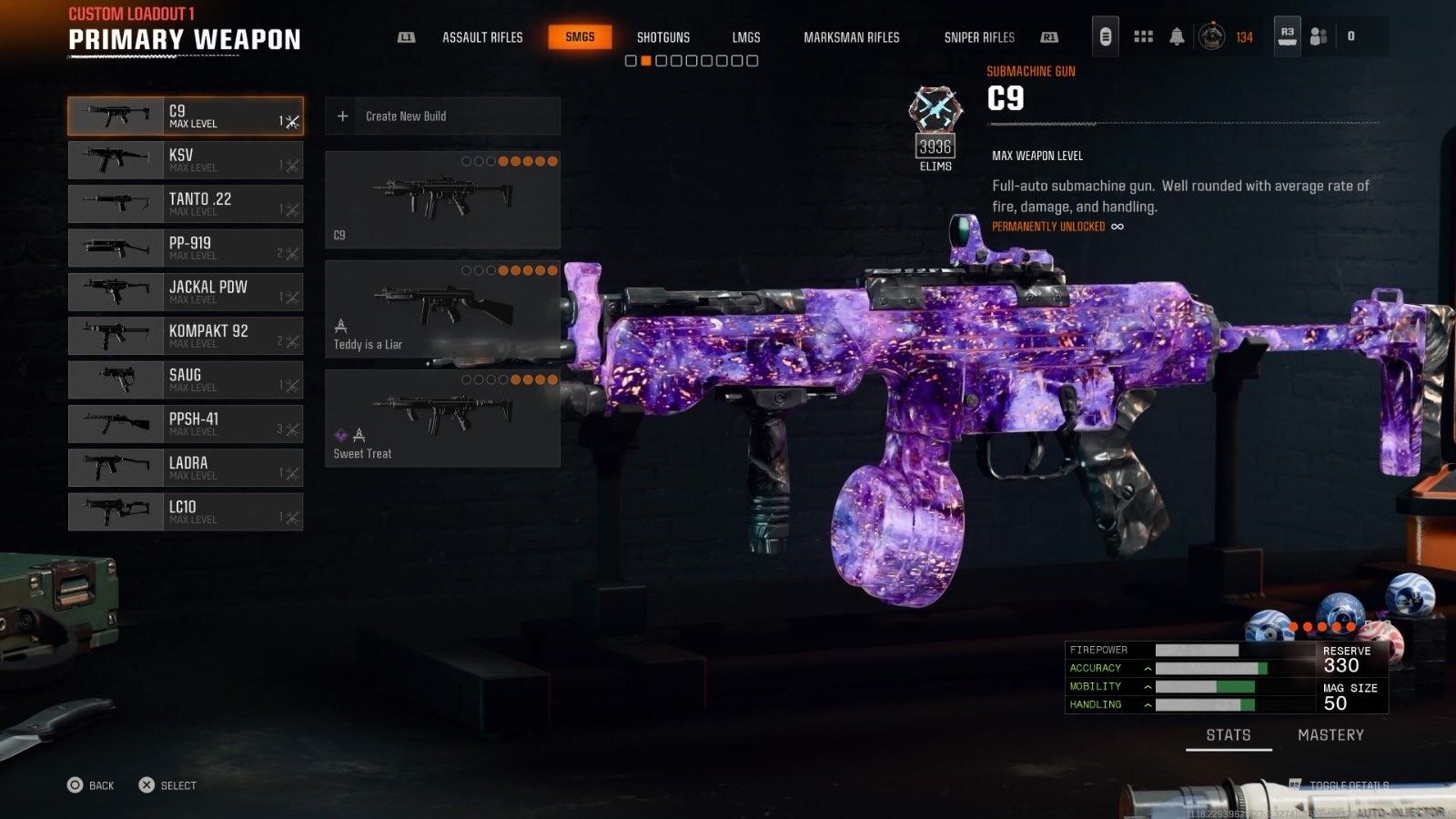Viewport: 1456px width, 819px height.
Task: Choose the Ladra from weapon list
Action: pyautogui.click(x=186, y=468)
